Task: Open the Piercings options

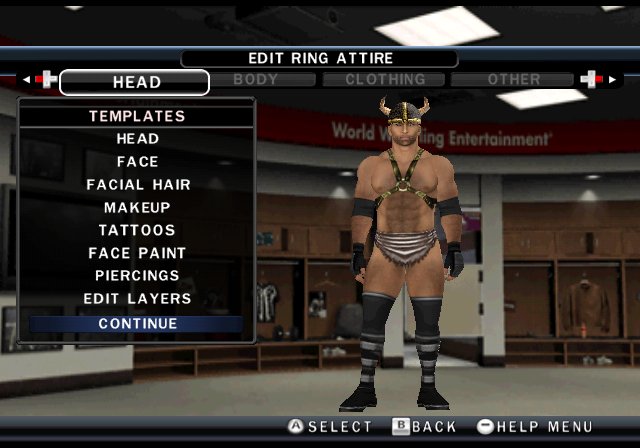Action: click(136, 276)
